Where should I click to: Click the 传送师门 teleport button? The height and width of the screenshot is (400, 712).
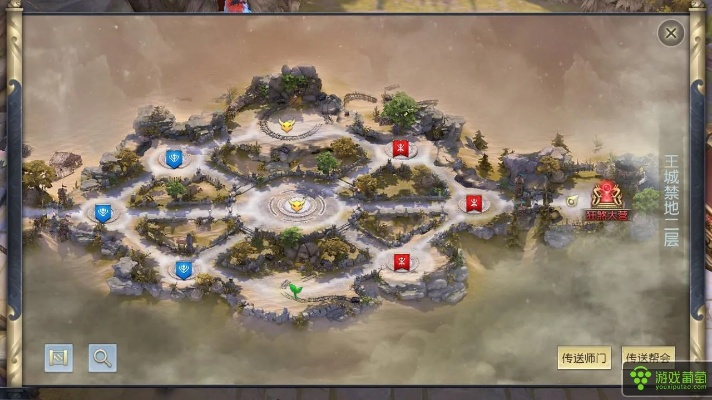click(583, 357)
